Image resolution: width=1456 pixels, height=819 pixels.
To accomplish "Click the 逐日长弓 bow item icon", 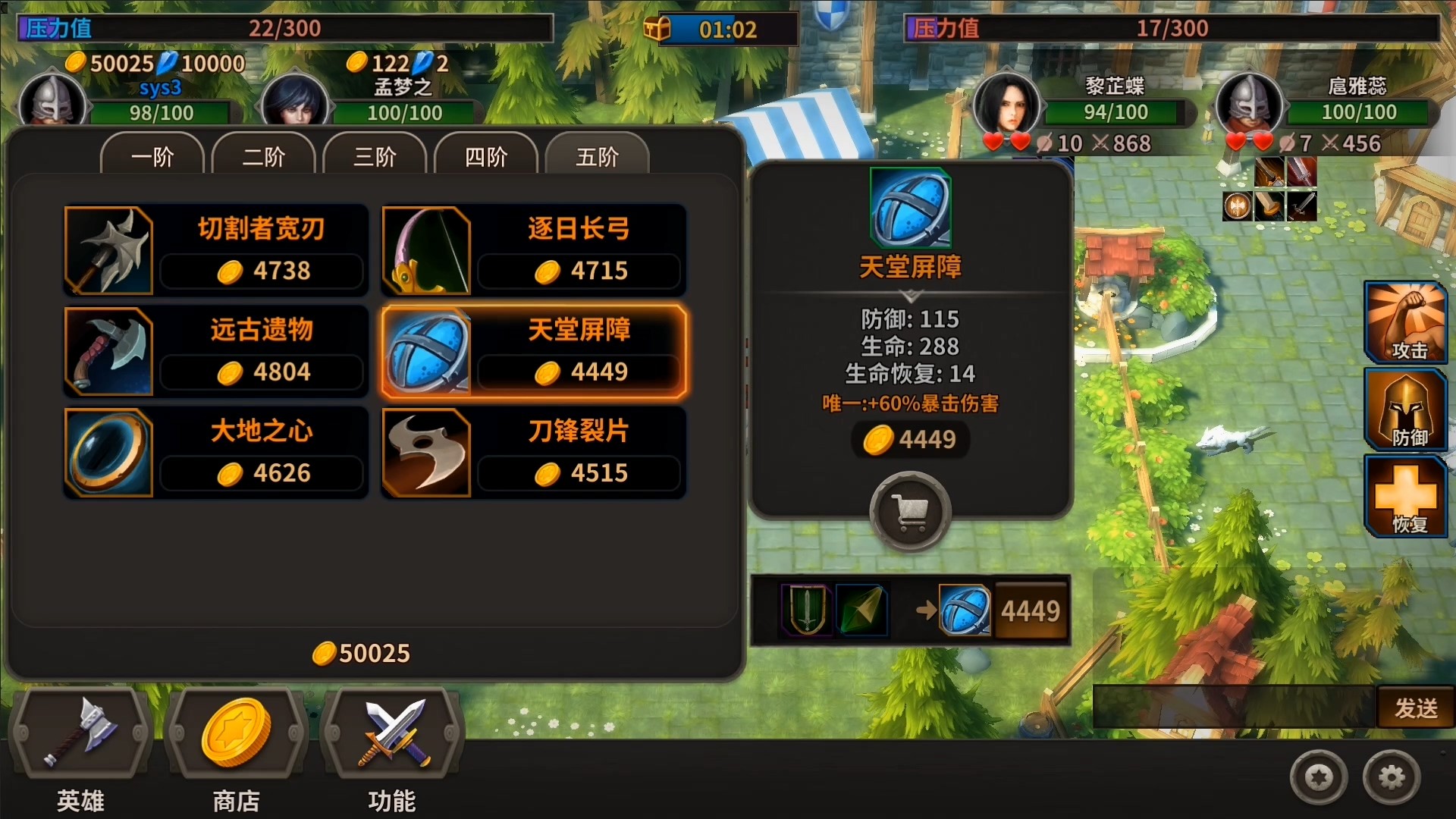I will coord(427,250).
